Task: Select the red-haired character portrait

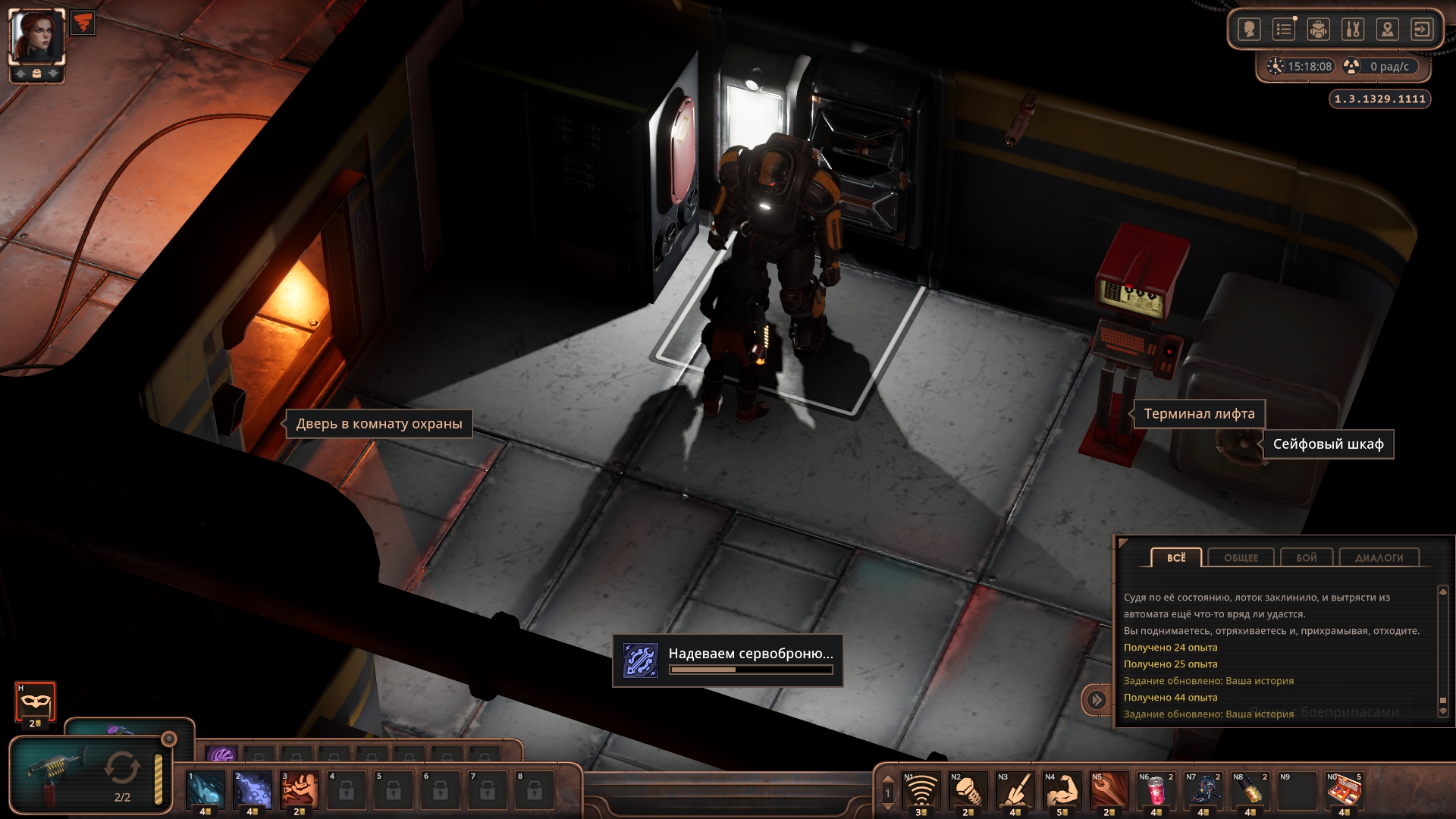Action: coord(36,36)
